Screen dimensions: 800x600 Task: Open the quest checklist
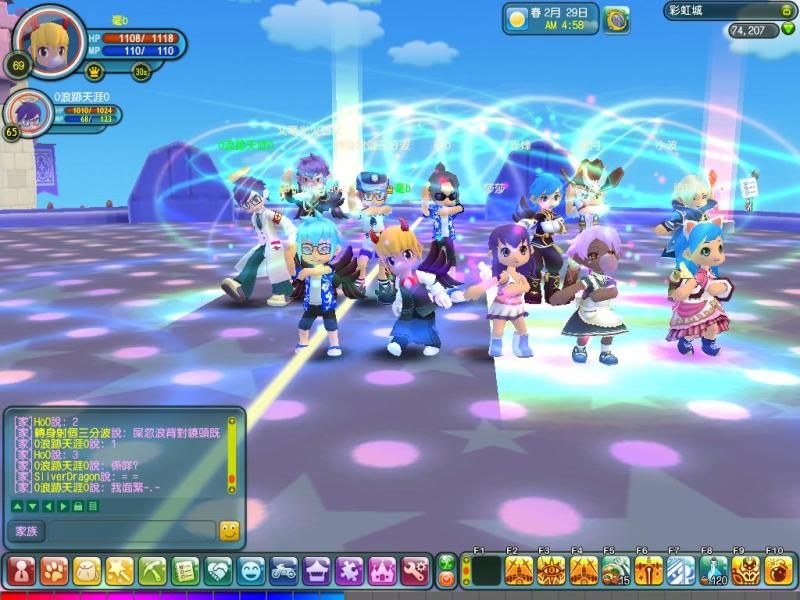coord(186,571)
